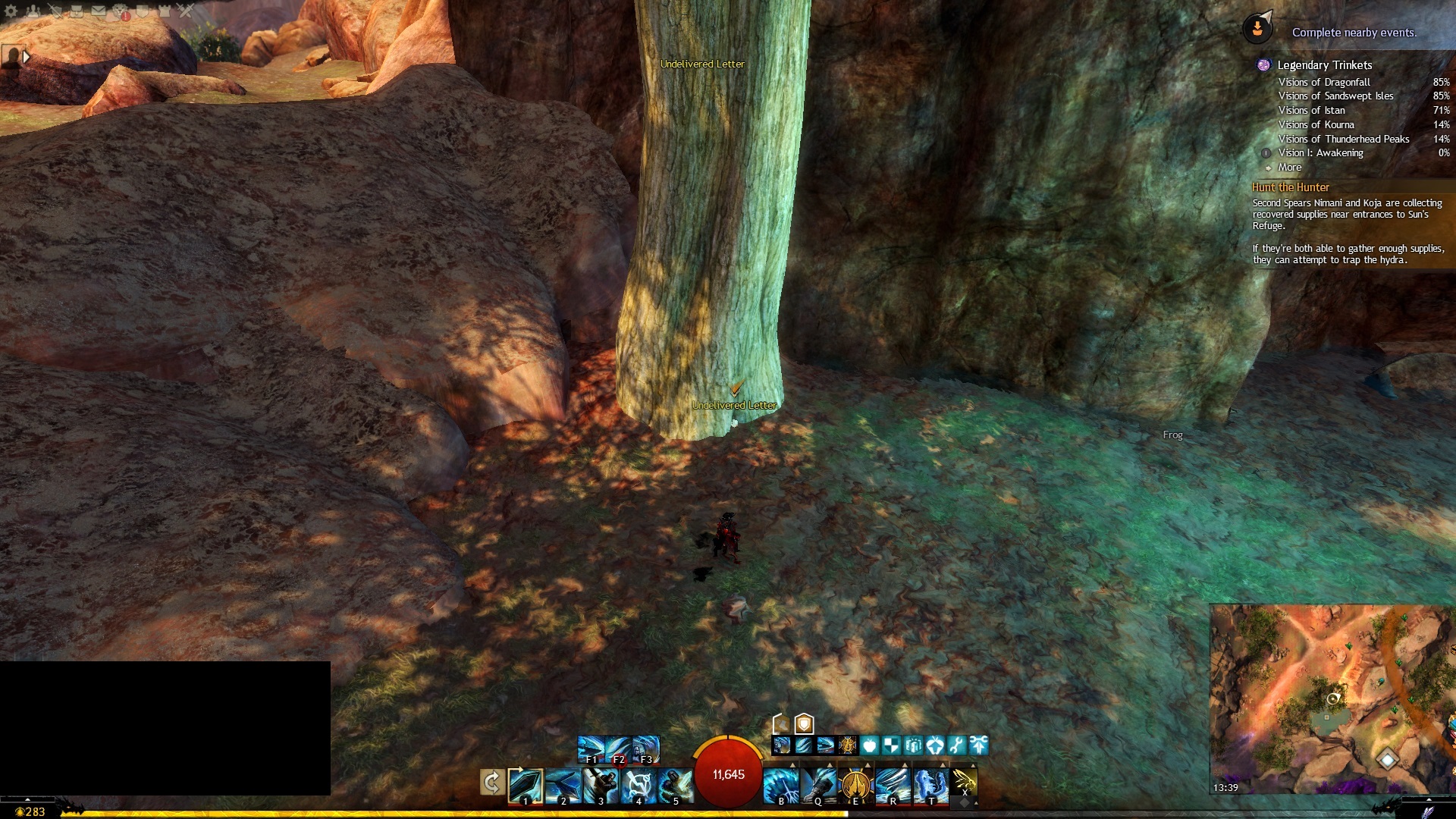Activate the chained knight skill in slot 5
This screenshot has height=819, width=1456.
coord(675,786)
